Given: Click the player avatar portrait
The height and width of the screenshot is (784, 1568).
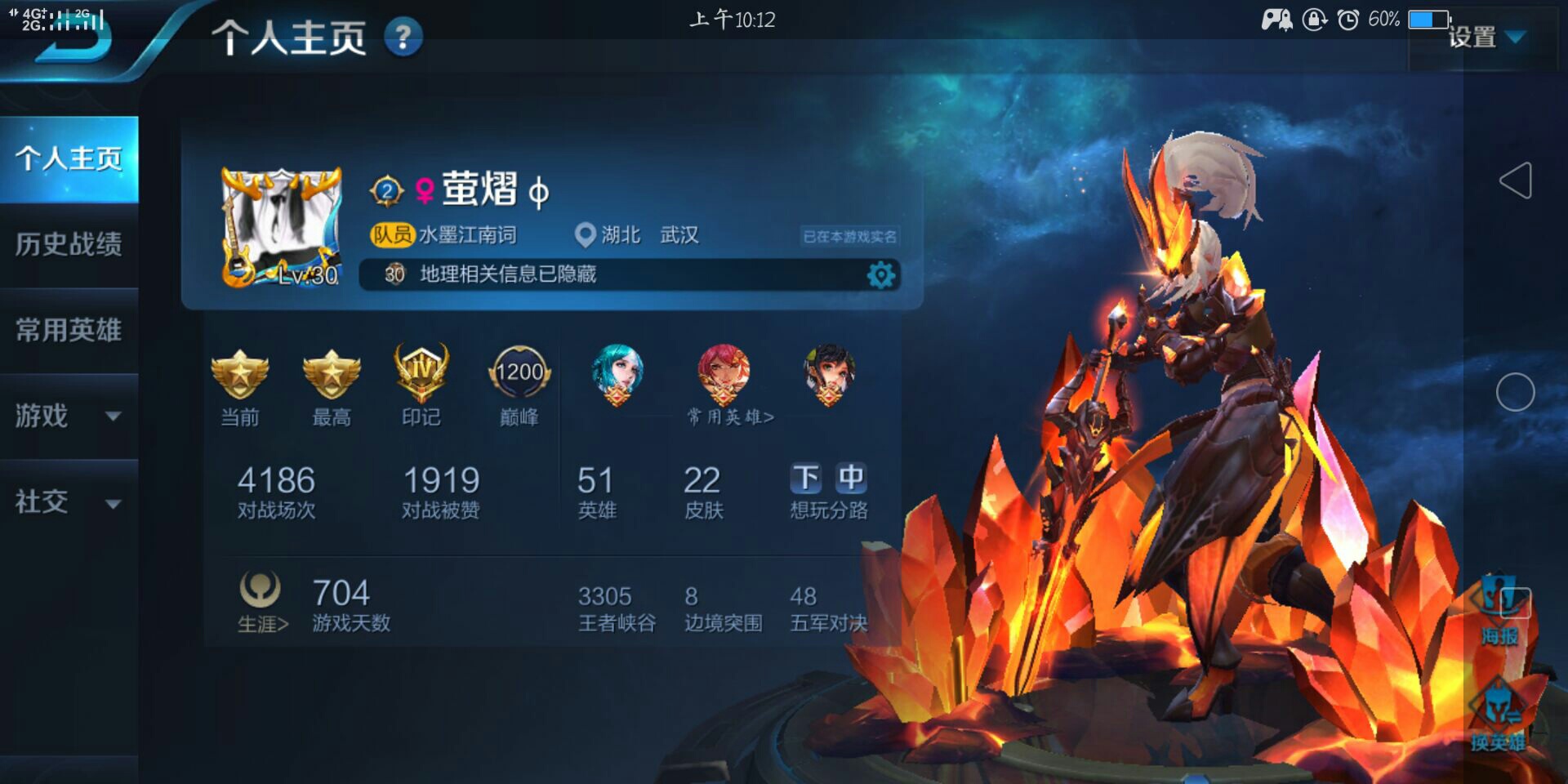Looking at the screenshot, I should (x=282, y=227).
